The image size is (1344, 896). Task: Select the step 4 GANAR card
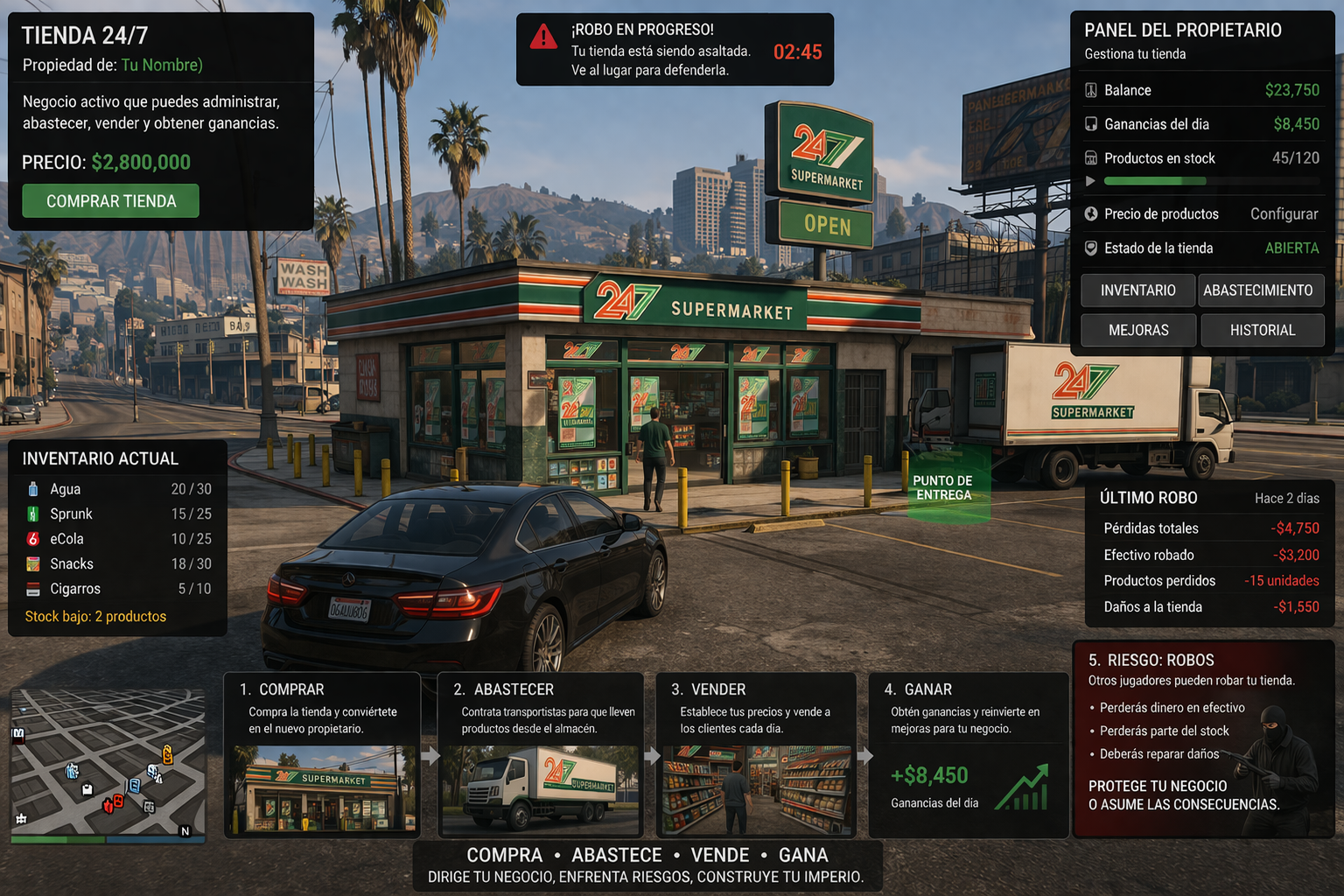point(968,755)
